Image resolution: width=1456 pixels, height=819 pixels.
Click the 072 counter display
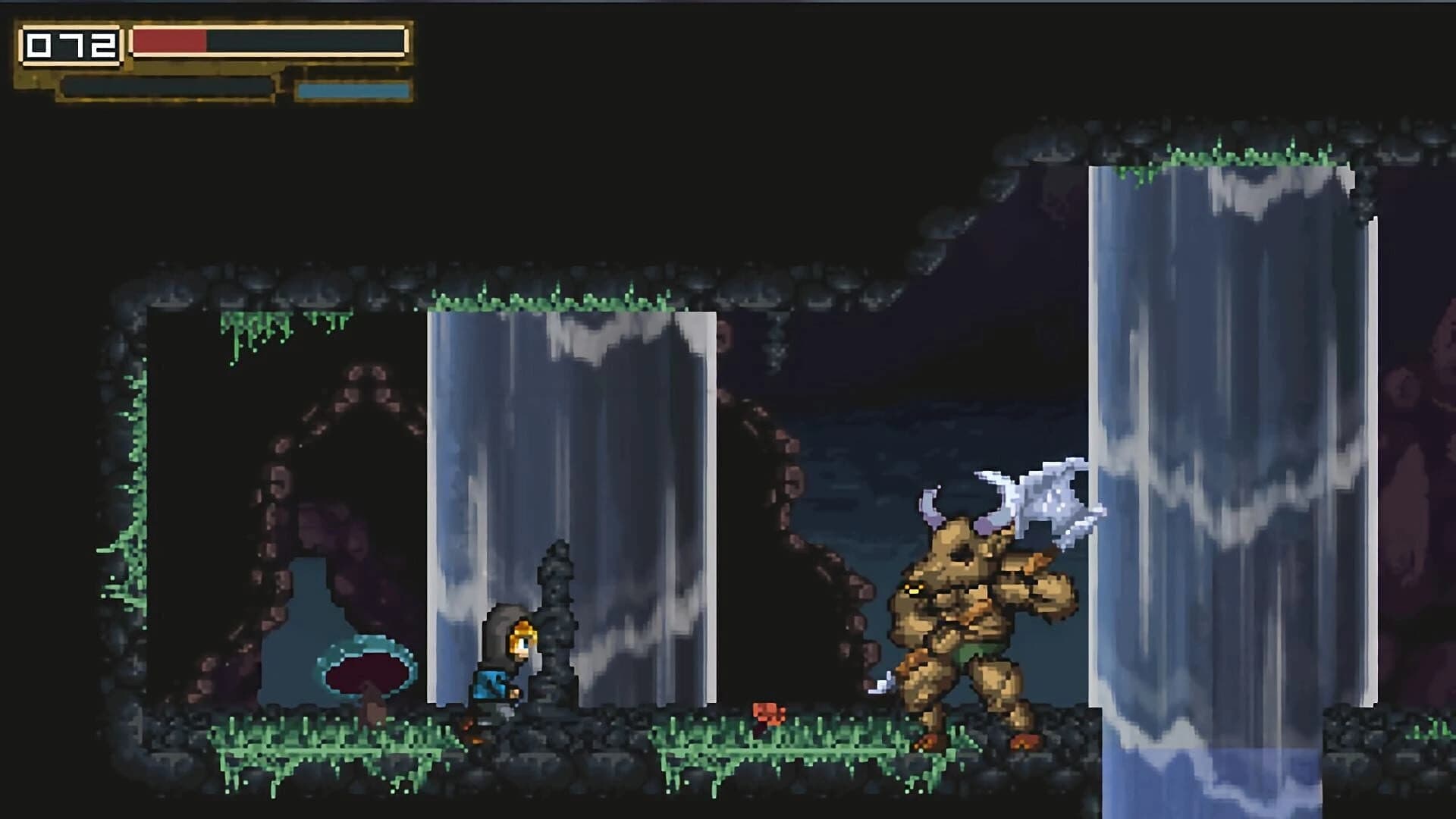pos(71,45)
